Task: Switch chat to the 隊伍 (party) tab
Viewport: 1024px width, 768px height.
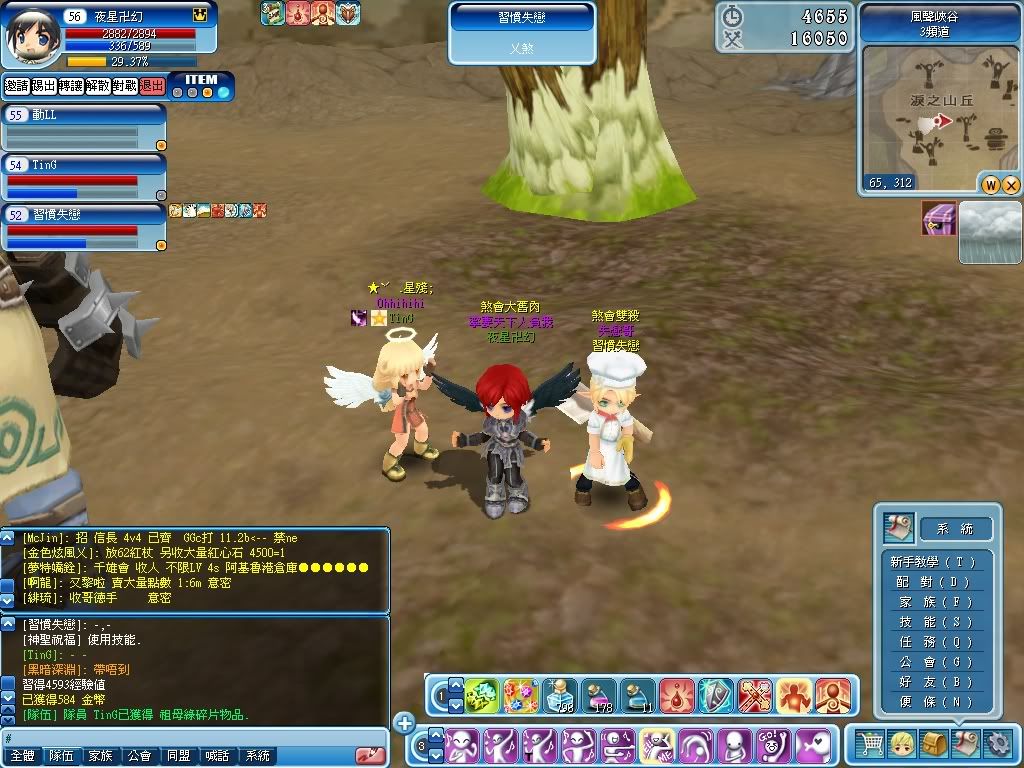Action: 62,756
